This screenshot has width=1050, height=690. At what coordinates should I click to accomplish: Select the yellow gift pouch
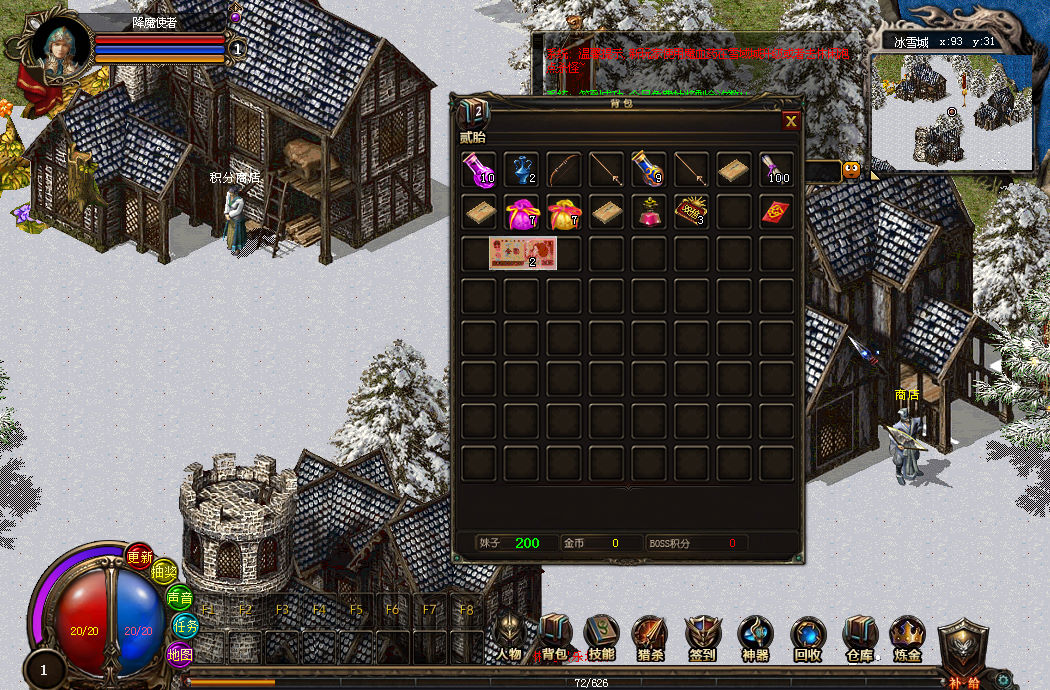(x=563, y=212)
